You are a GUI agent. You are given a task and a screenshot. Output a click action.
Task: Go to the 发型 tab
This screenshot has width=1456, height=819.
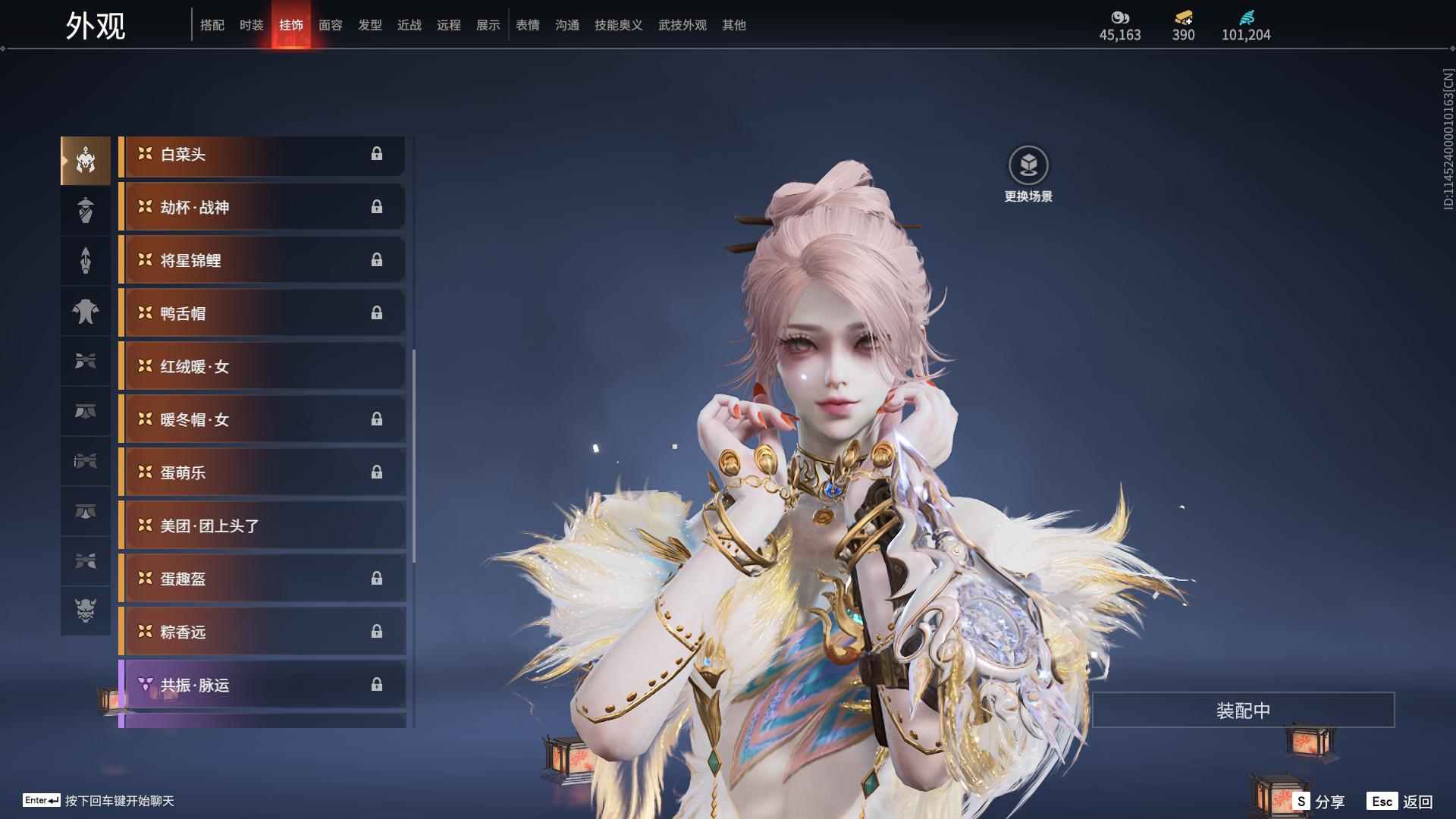coord(369,25)
